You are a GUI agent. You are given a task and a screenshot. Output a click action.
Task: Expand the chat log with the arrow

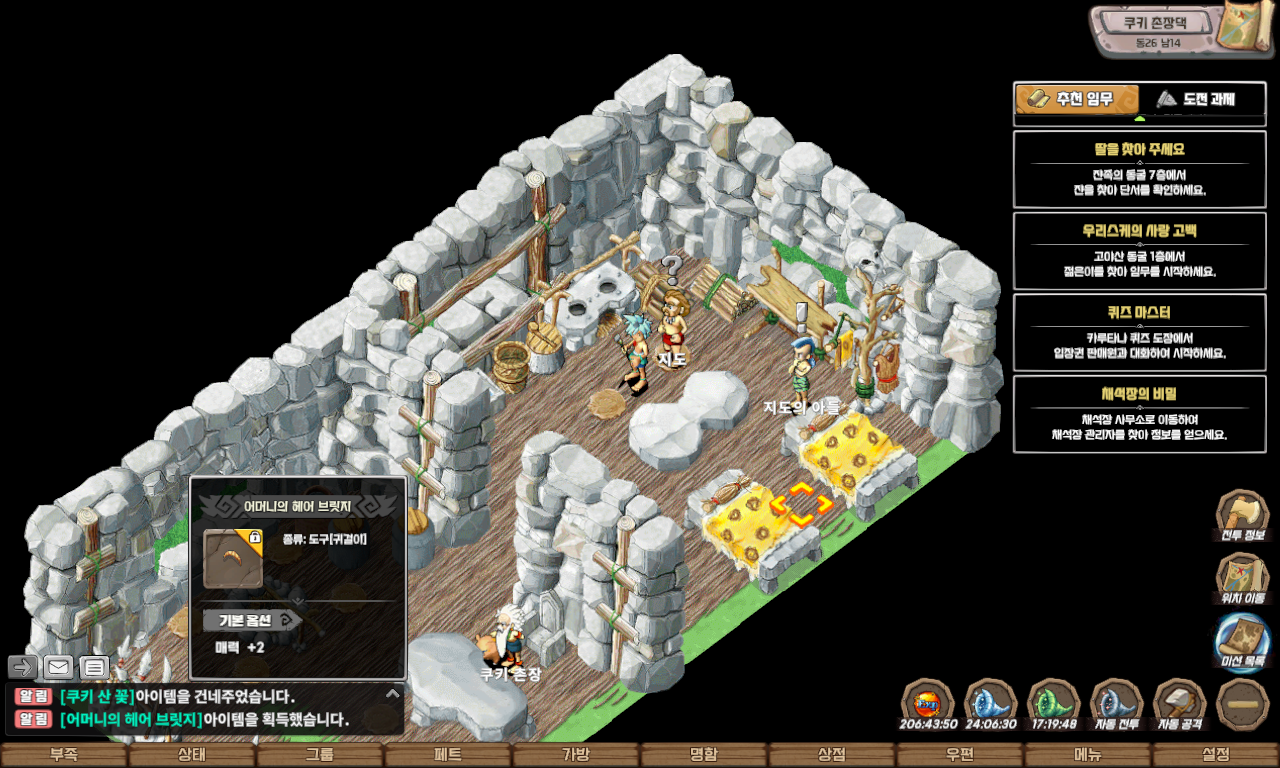pyautogui.click(x=392, y=693)
